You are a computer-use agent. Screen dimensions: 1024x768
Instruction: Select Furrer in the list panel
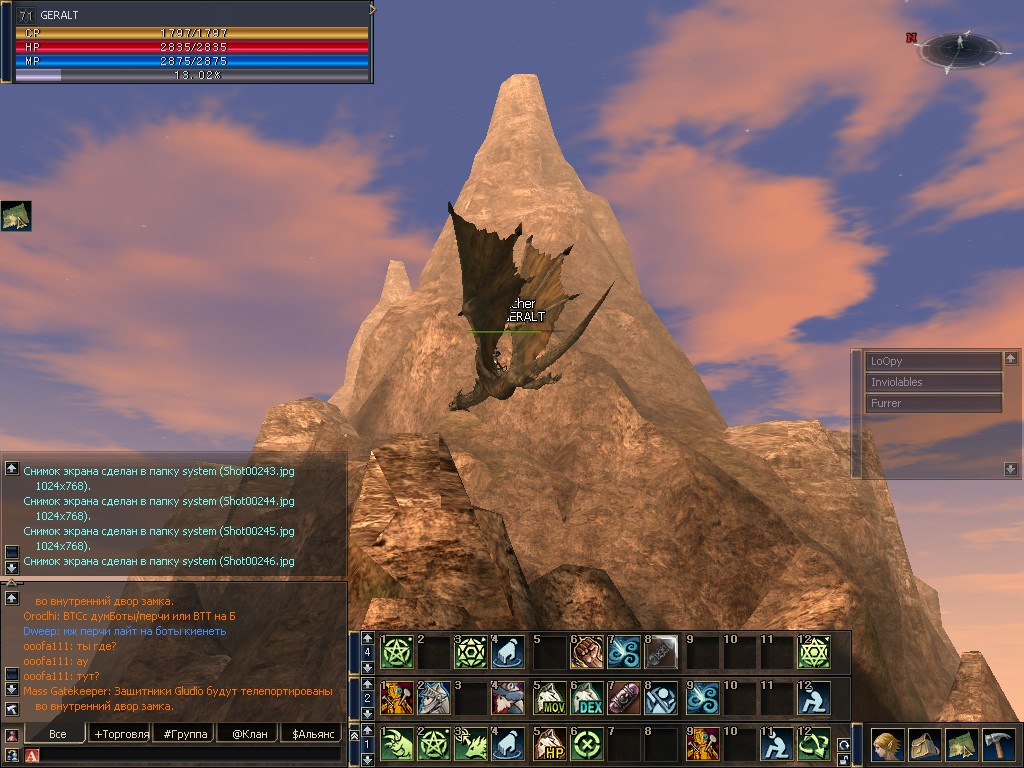click(934, 403)
